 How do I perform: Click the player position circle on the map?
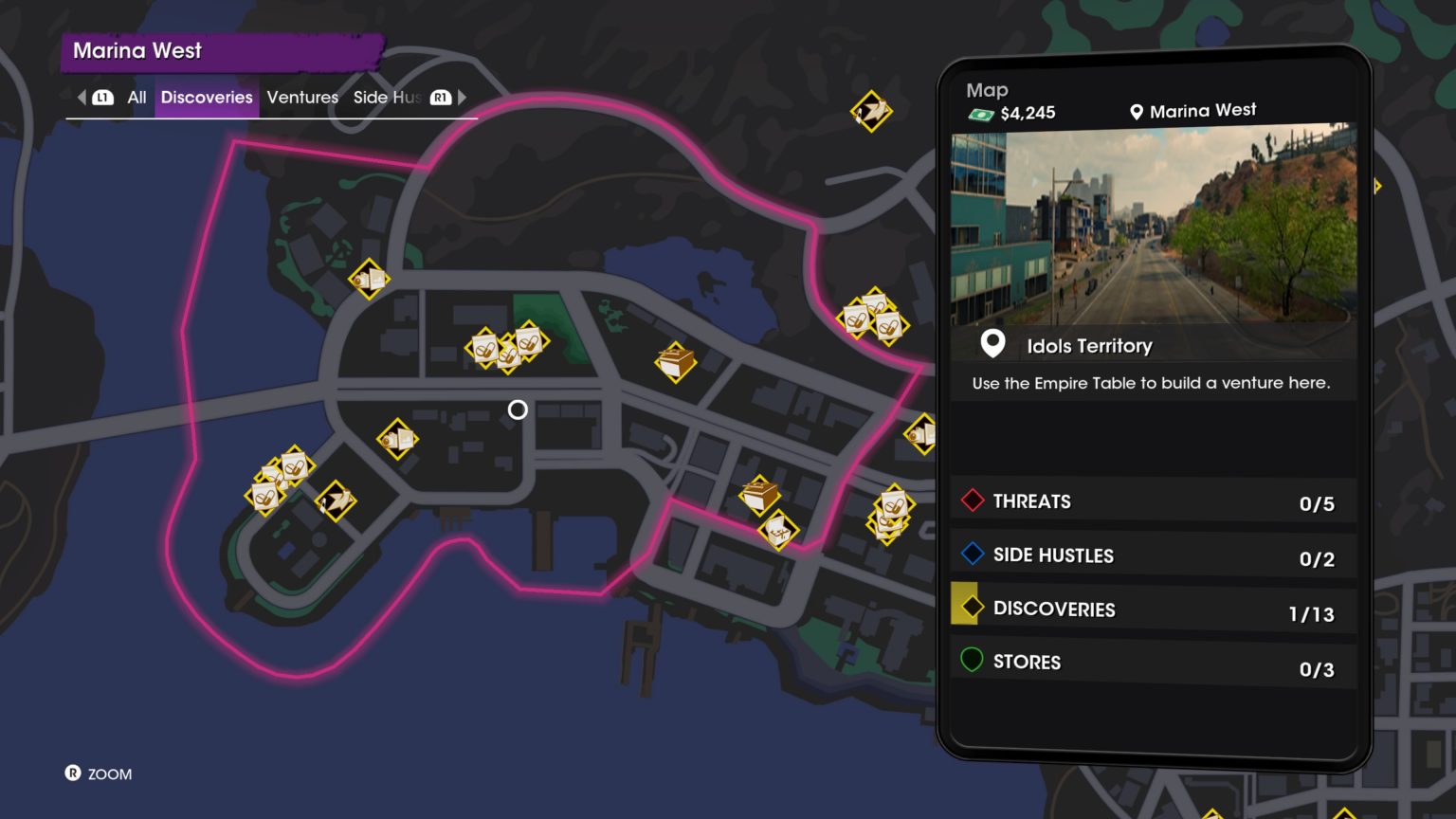[518, 409]
